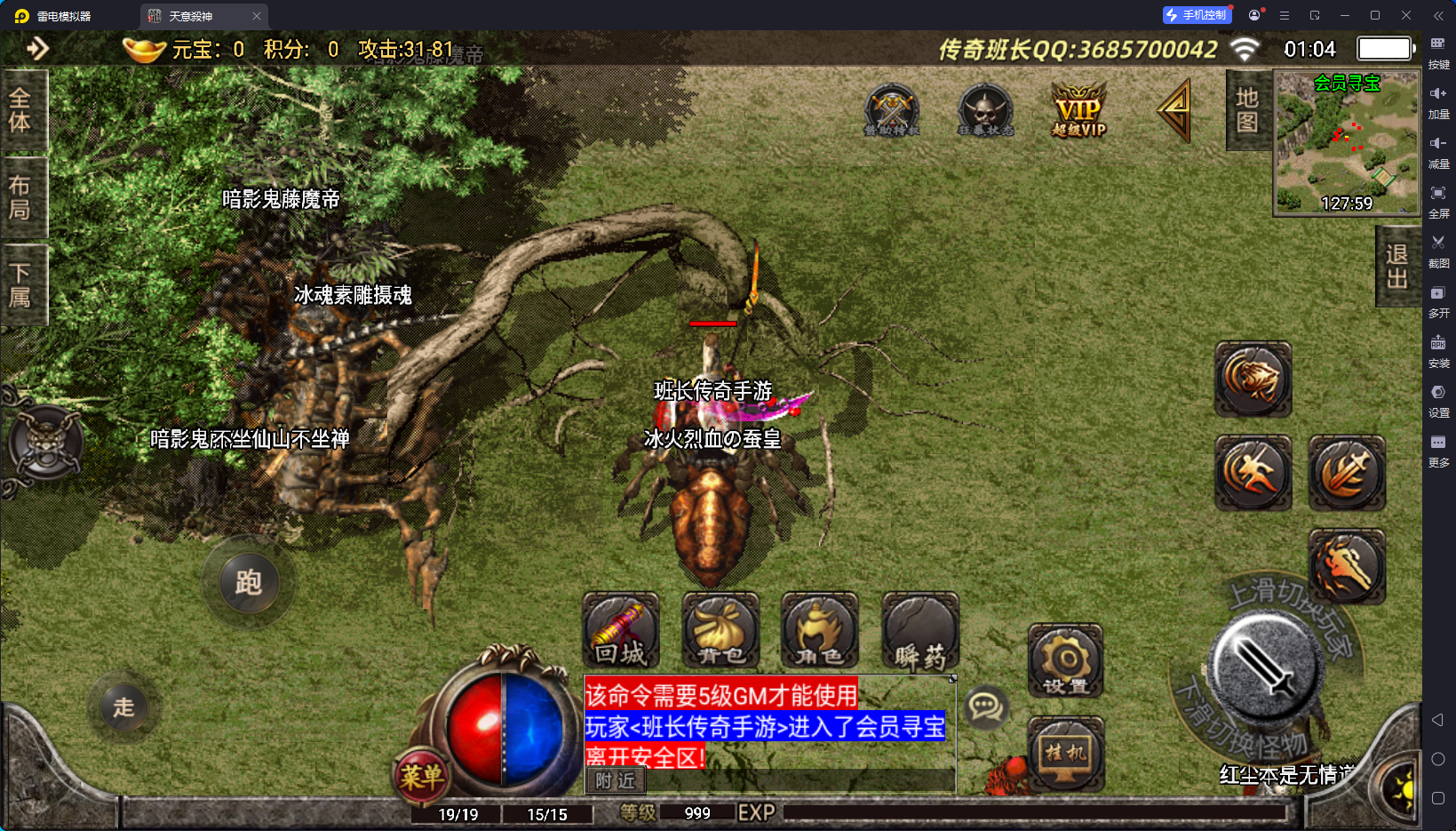1456x831 pixels.
Task: Open the 地图 map button
Action: (1247, 110)
